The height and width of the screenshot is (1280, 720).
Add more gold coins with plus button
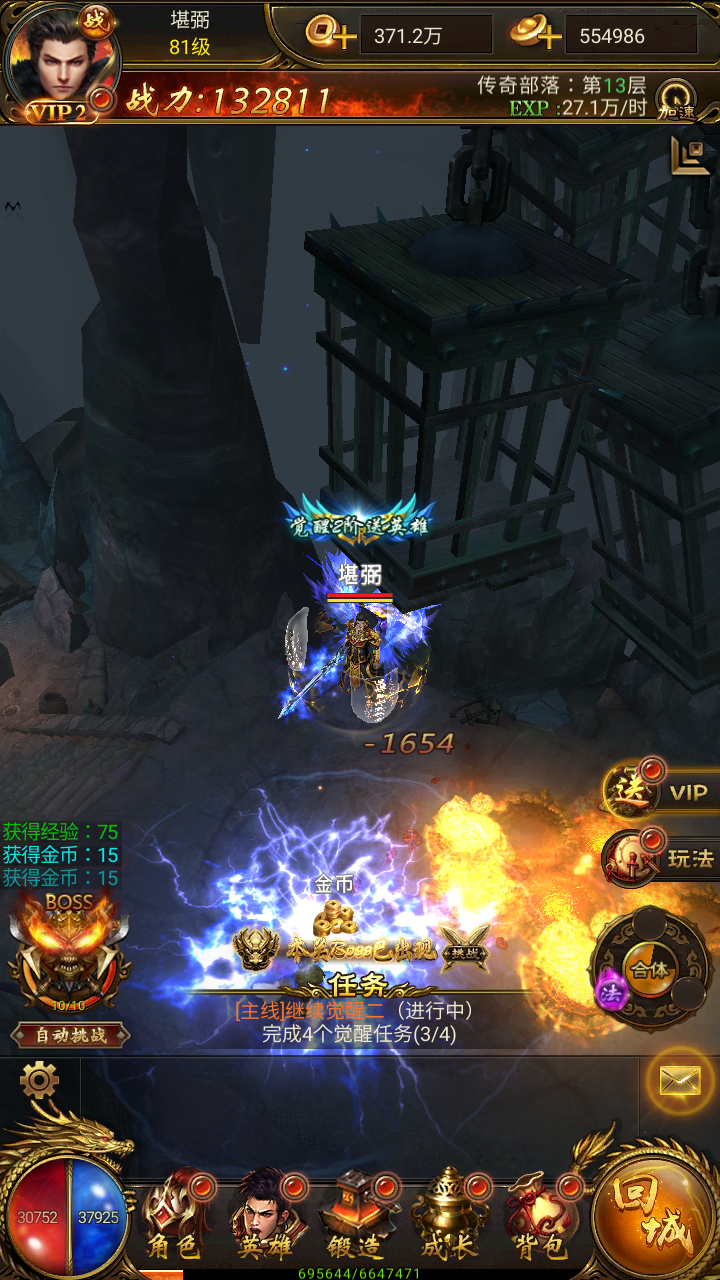(x=332, y=35)
